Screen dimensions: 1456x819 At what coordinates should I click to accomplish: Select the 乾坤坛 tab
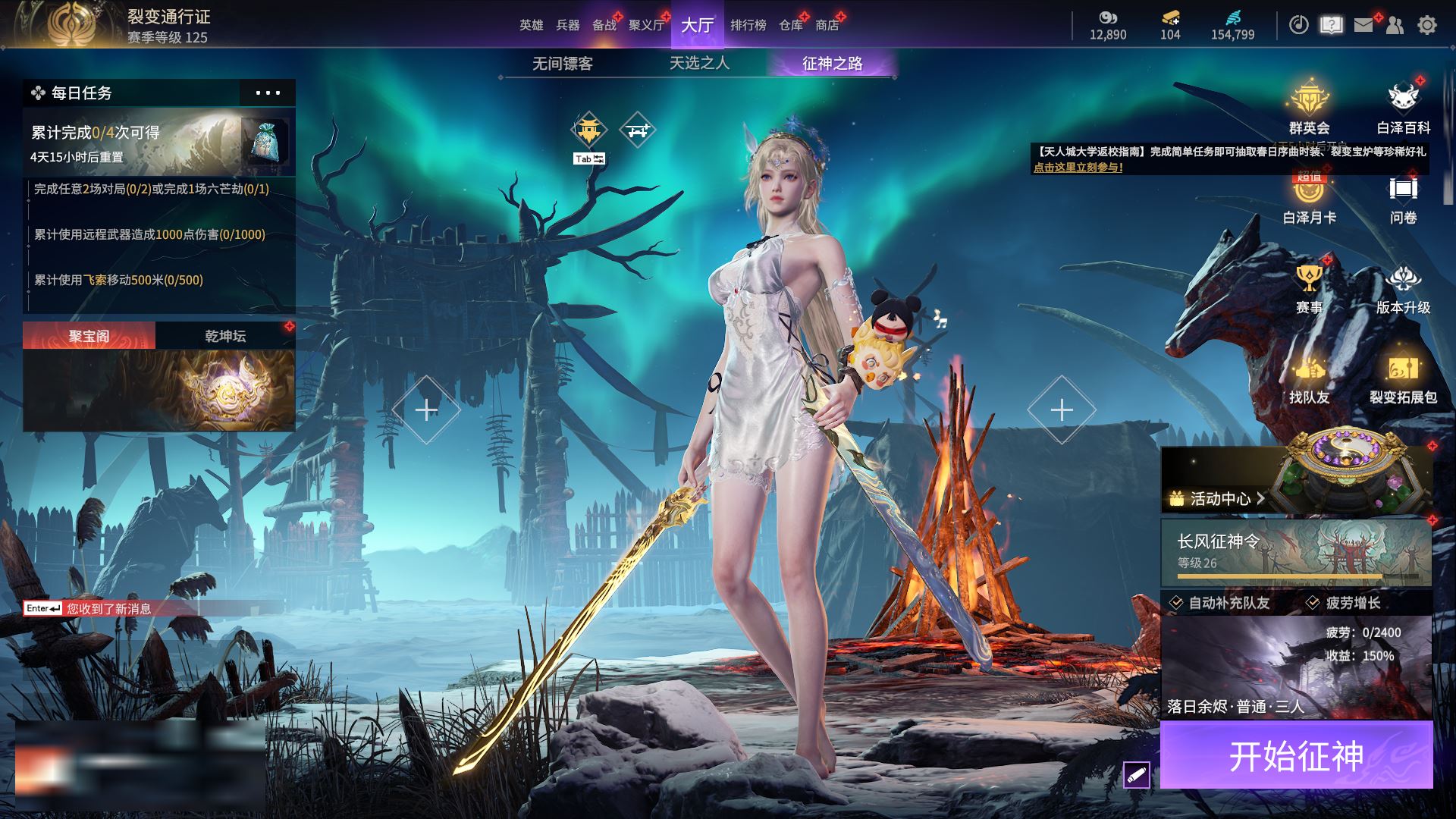[225, 336]
